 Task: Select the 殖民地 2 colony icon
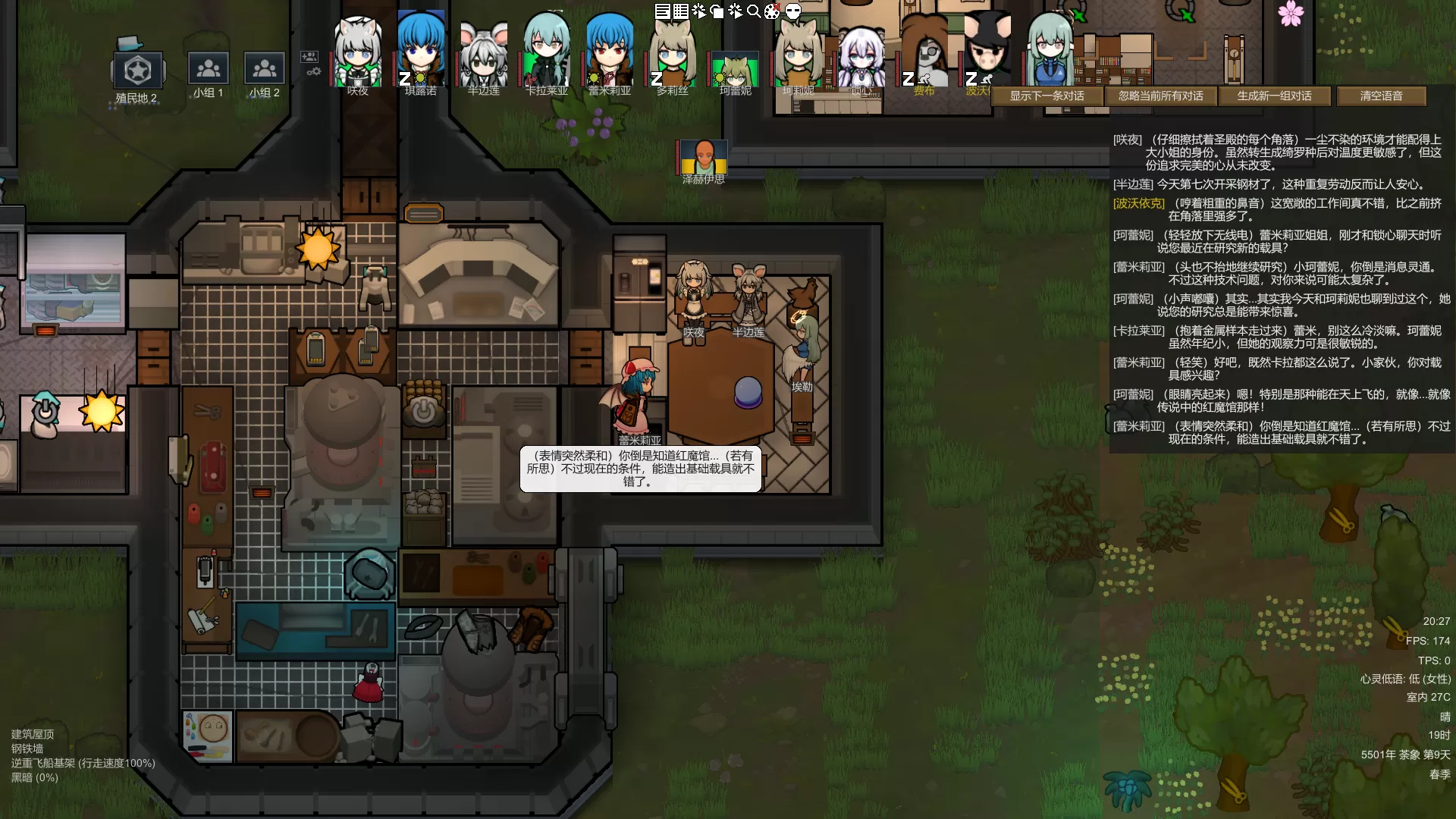point(137,71)
